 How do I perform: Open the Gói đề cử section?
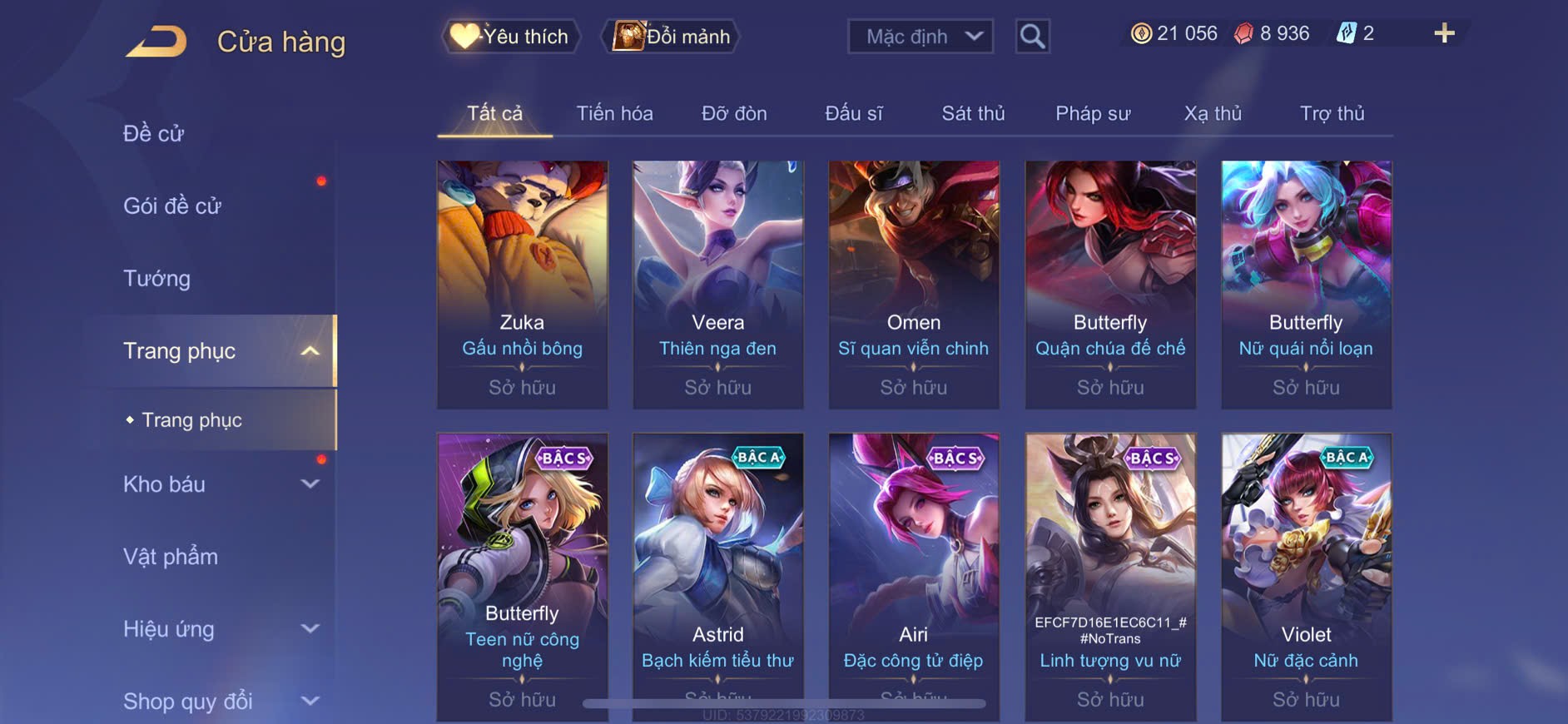172,206
